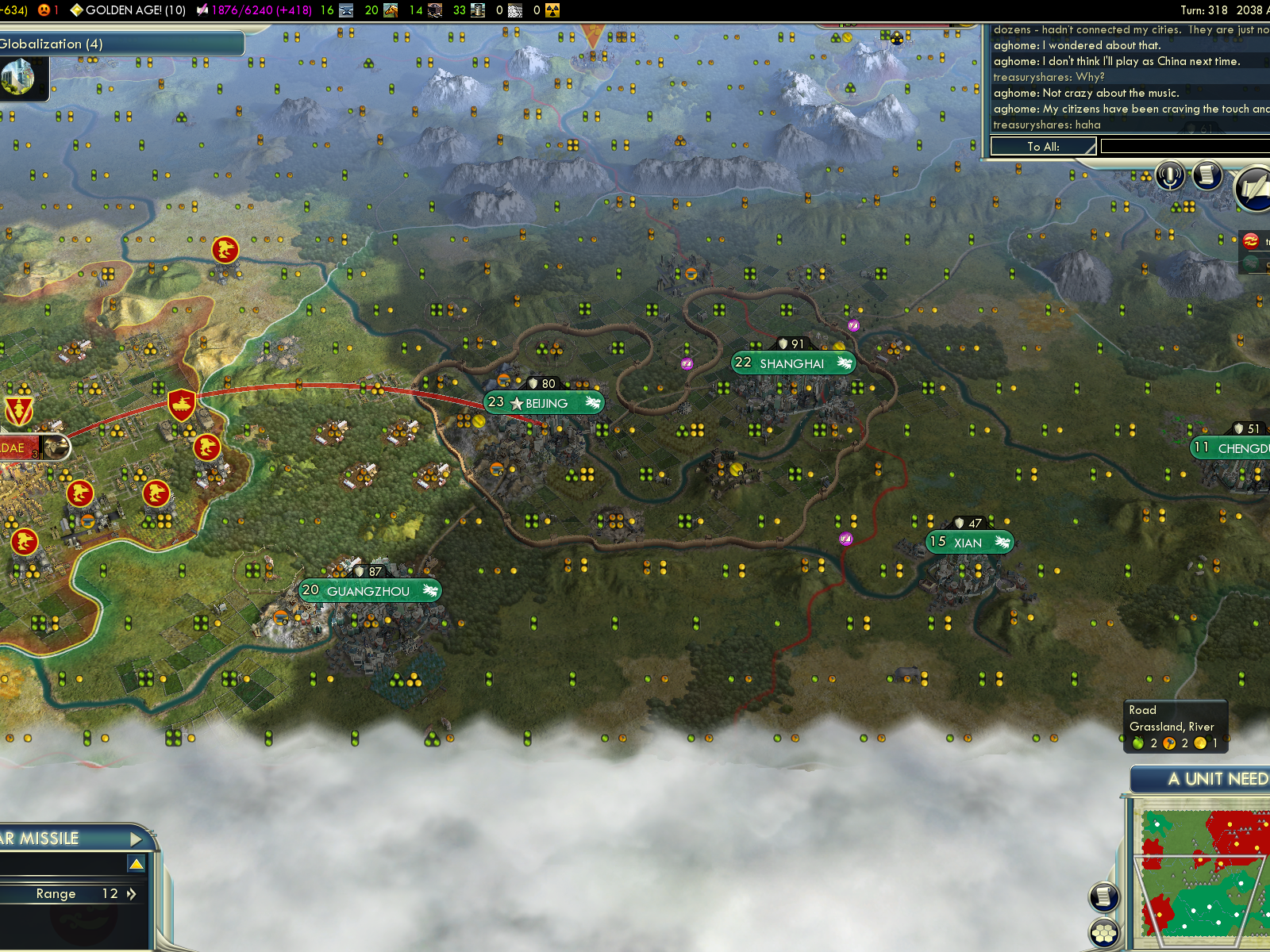
Task: Open the Beijing city banner
Action: 545,403
